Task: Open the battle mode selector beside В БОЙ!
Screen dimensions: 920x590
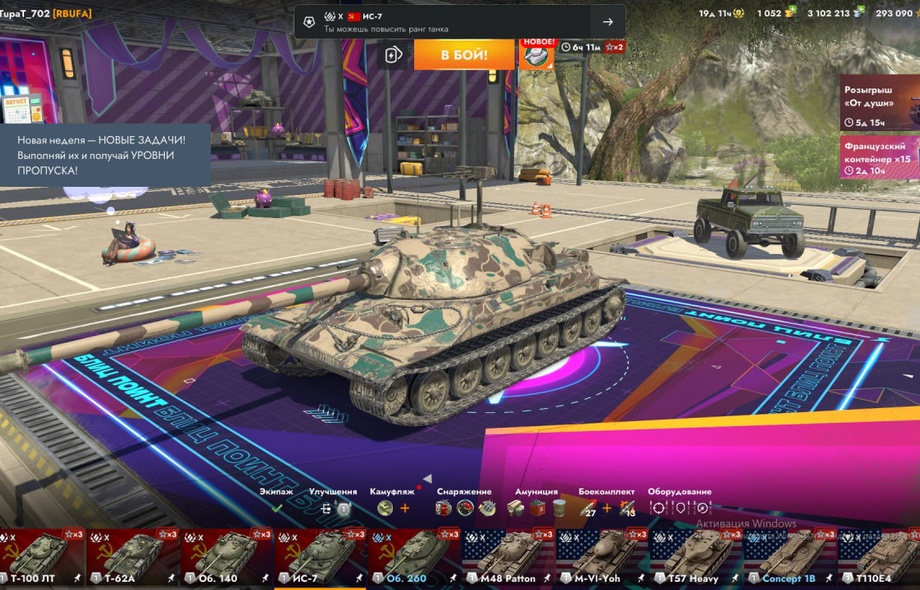Action: tap(394, 54)
